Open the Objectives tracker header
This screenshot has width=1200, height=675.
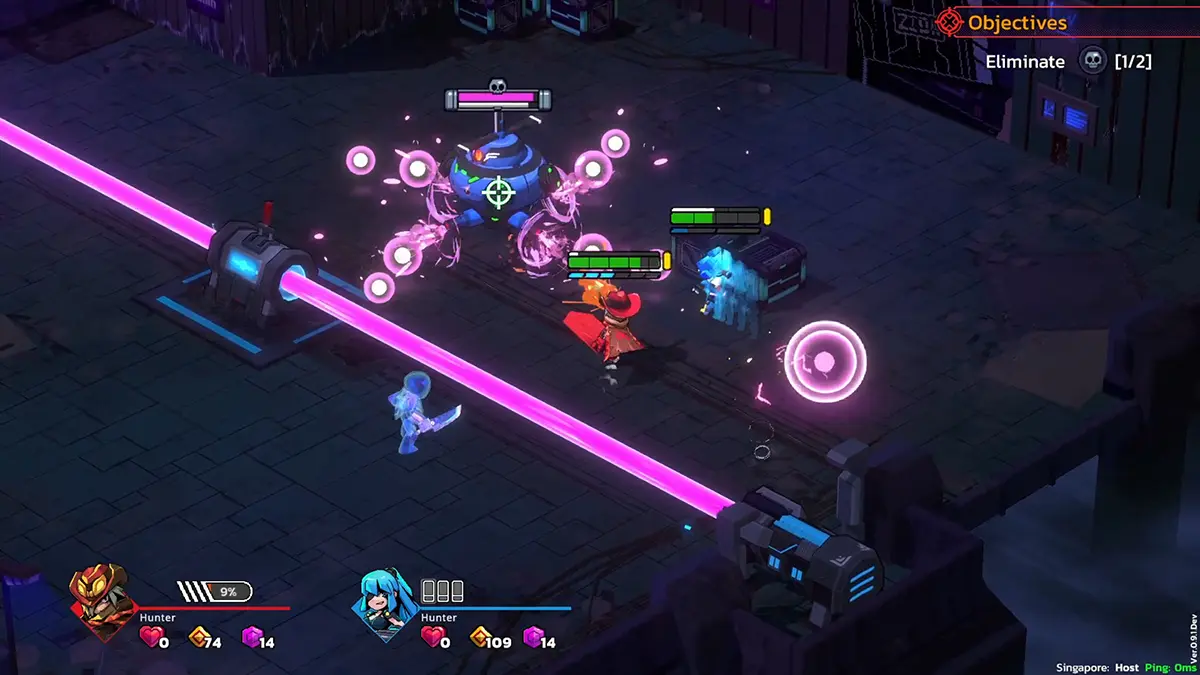(1016, 22)
